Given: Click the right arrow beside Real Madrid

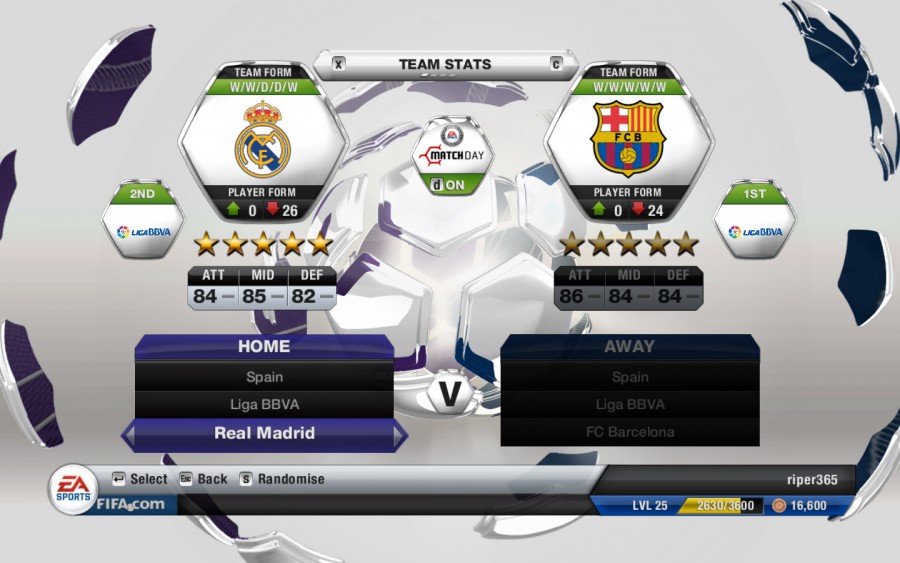Looking at the screenshot, I should pos(400,434).
